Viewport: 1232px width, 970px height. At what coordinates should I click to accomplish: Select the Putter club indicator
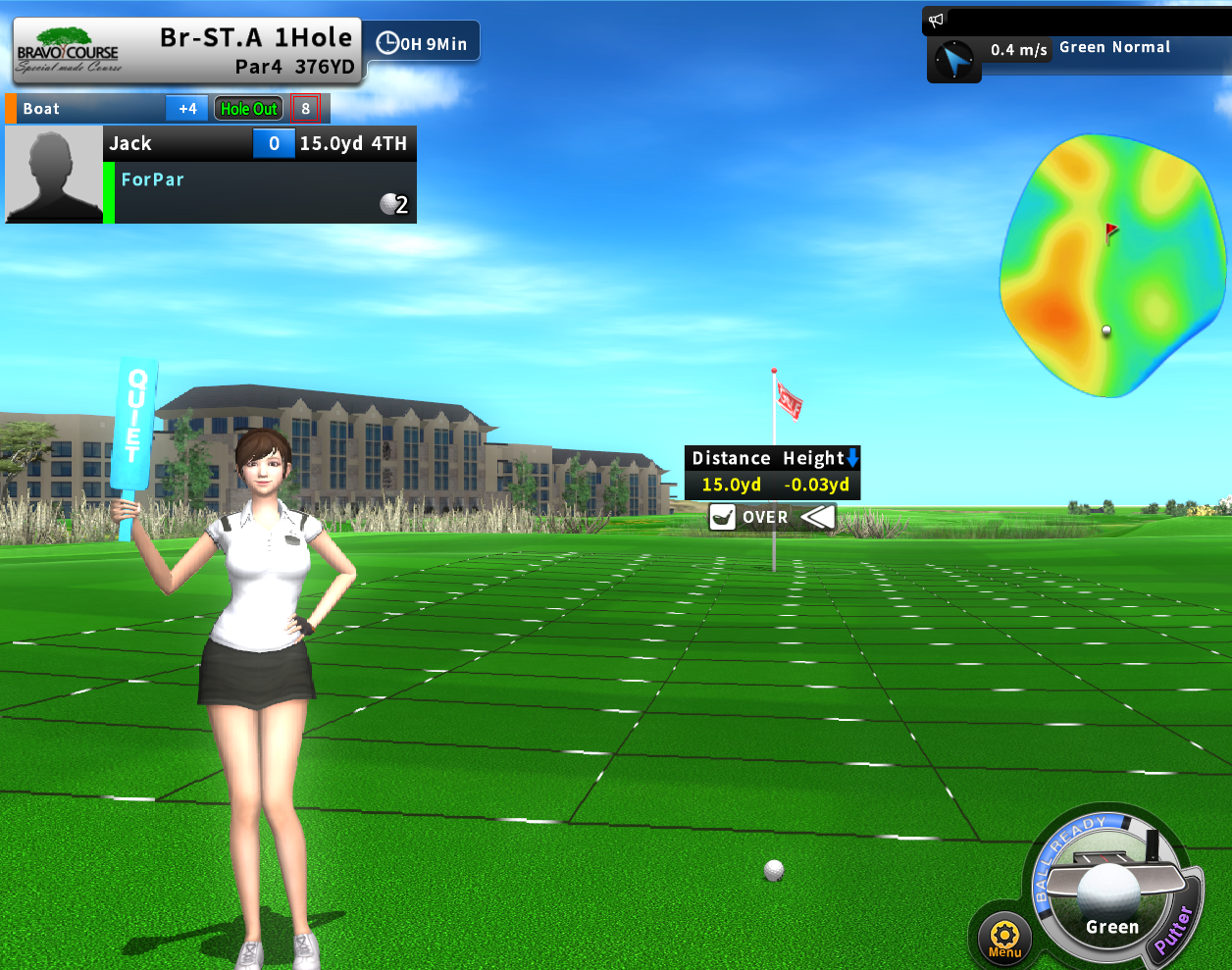tap(1173, 928)
